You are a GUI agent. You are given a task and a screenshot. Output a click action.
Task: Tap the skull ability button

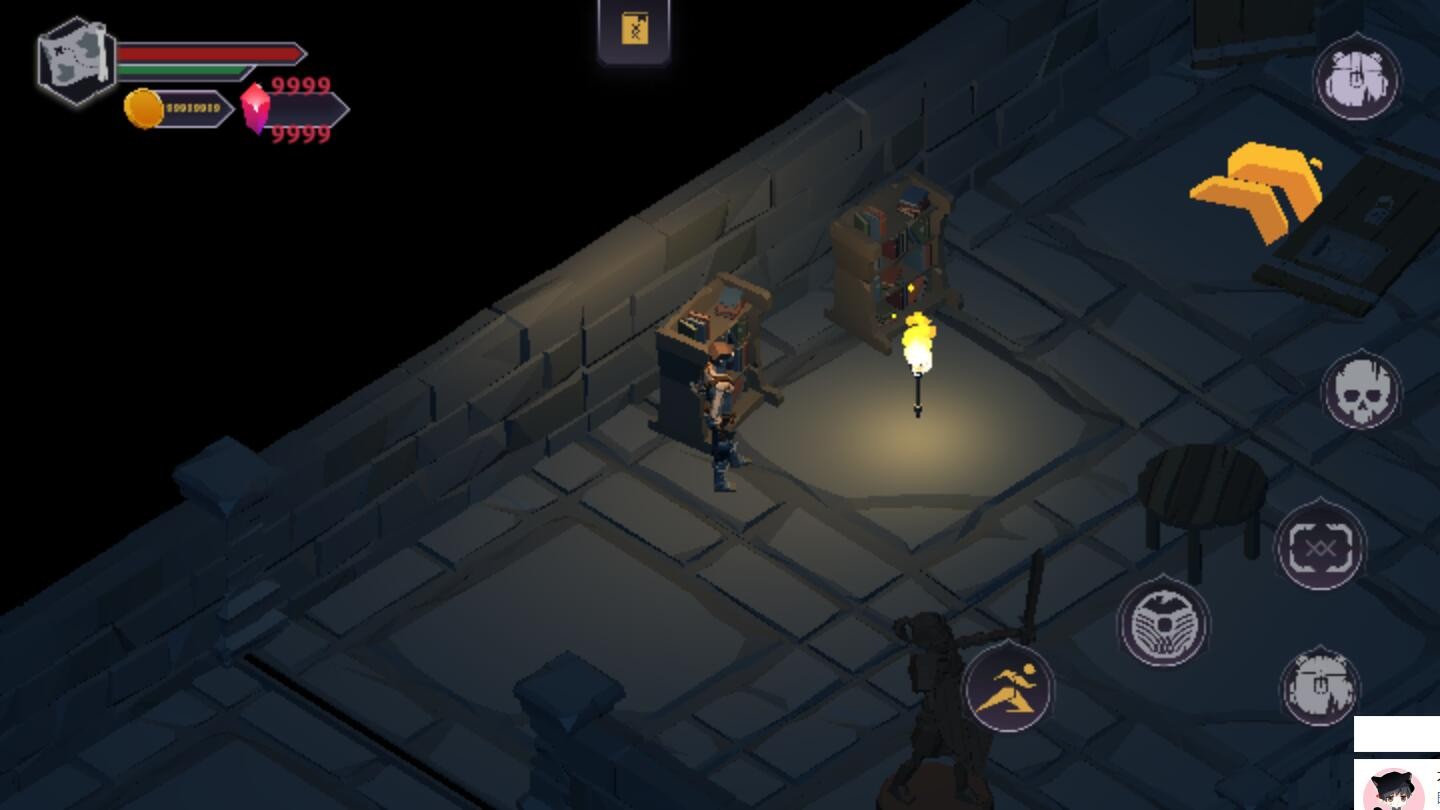[1361, 391]
